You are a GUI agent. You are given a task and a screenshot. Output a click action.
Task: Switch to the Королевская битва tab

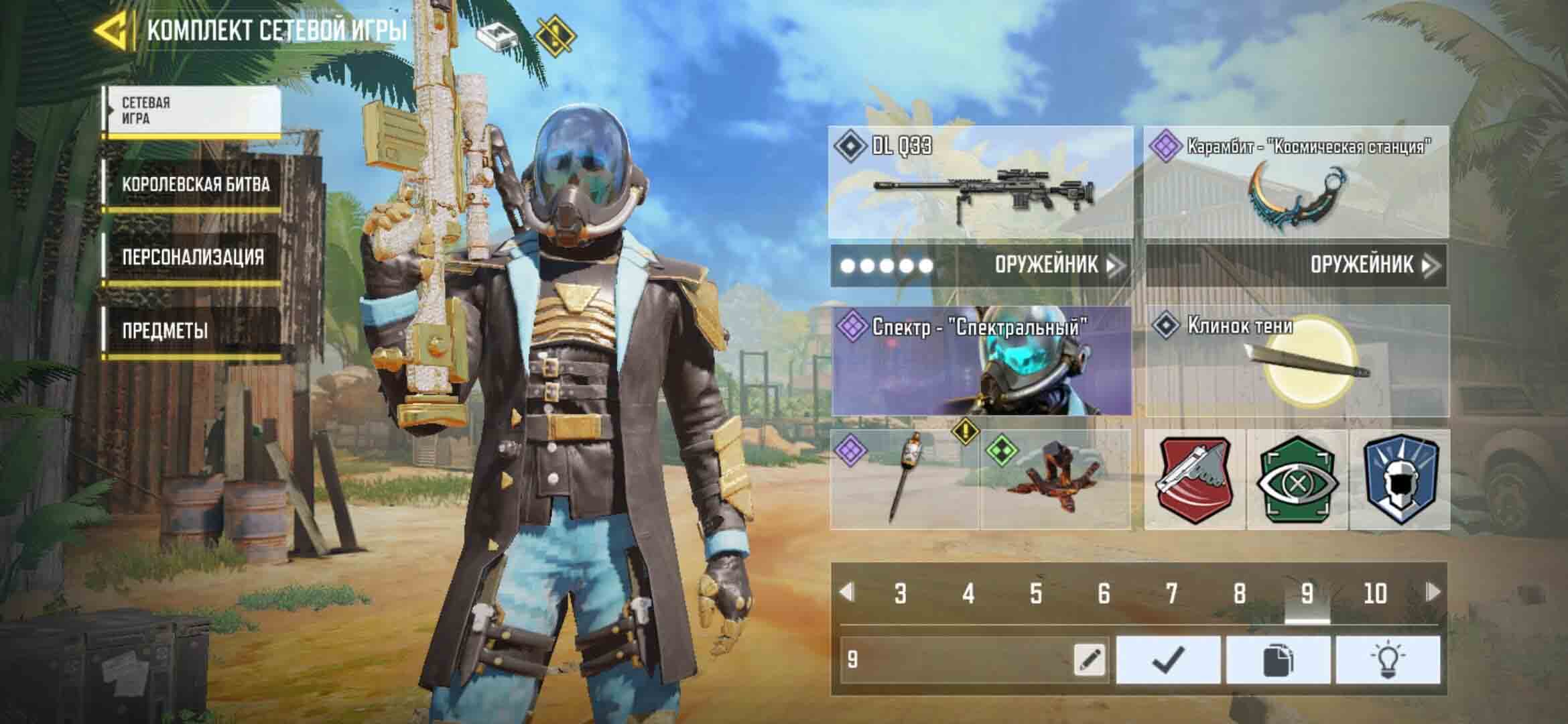pos(195,185)
